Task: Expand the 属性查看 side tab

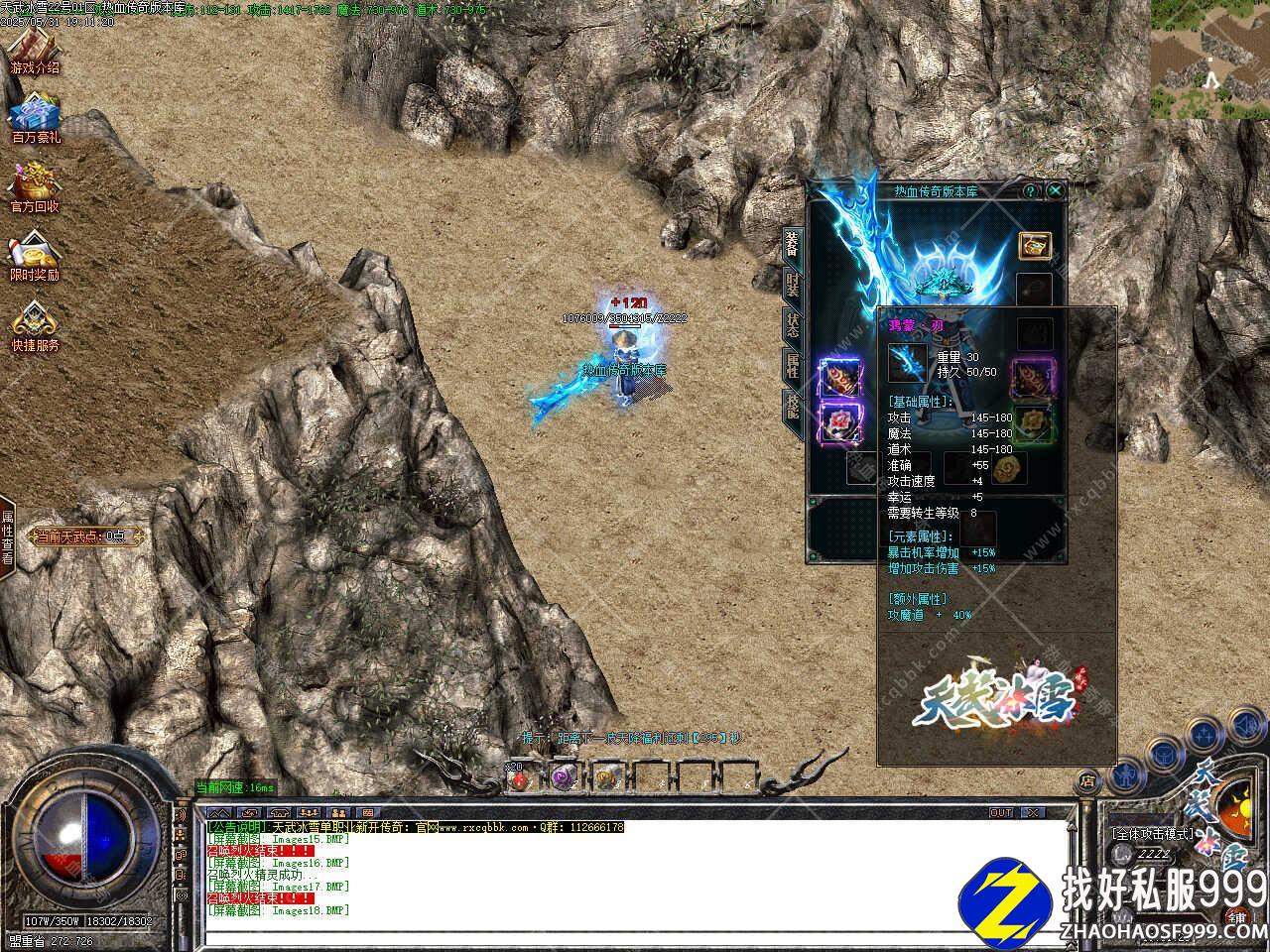Action: (7, 537)
